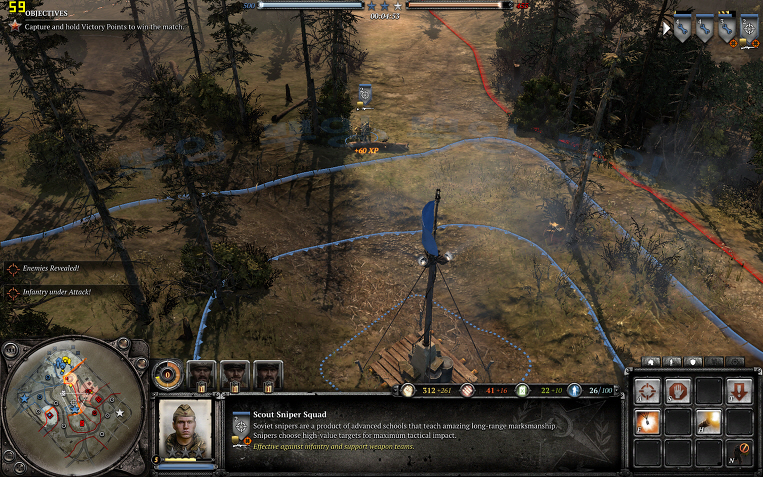Activate the Stop hand command
Viewport: 767px width, 478px height.
pos(678,391)
